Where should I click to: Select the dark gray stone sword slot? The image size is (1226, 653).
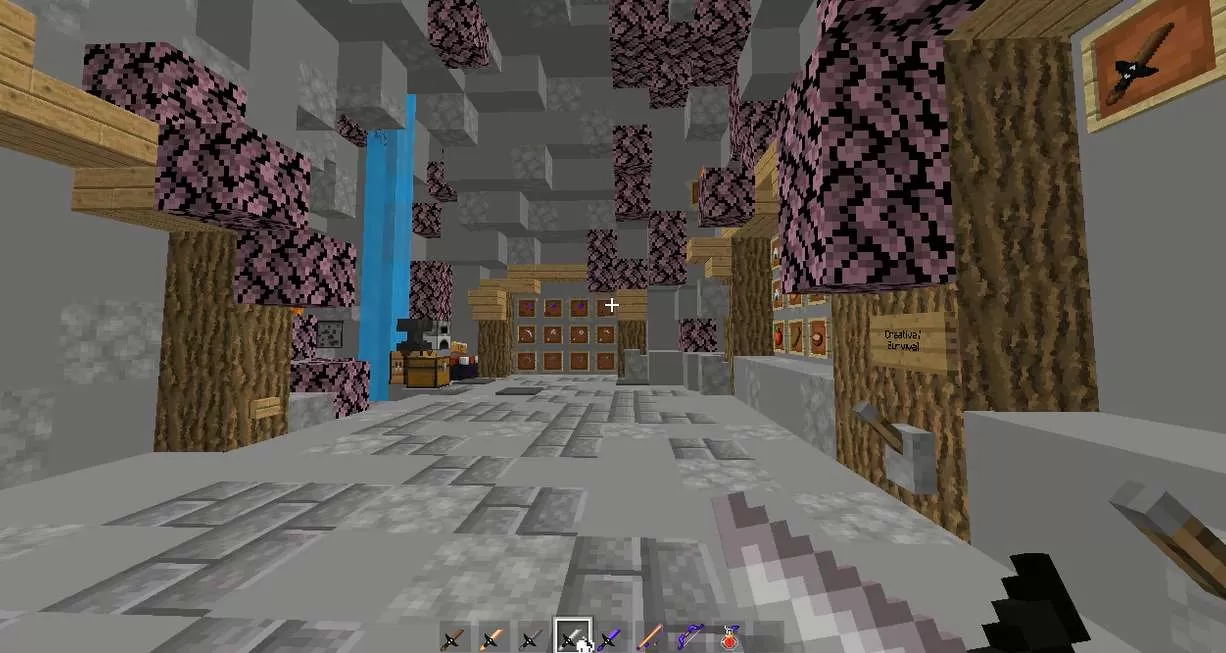click(531, 638)
